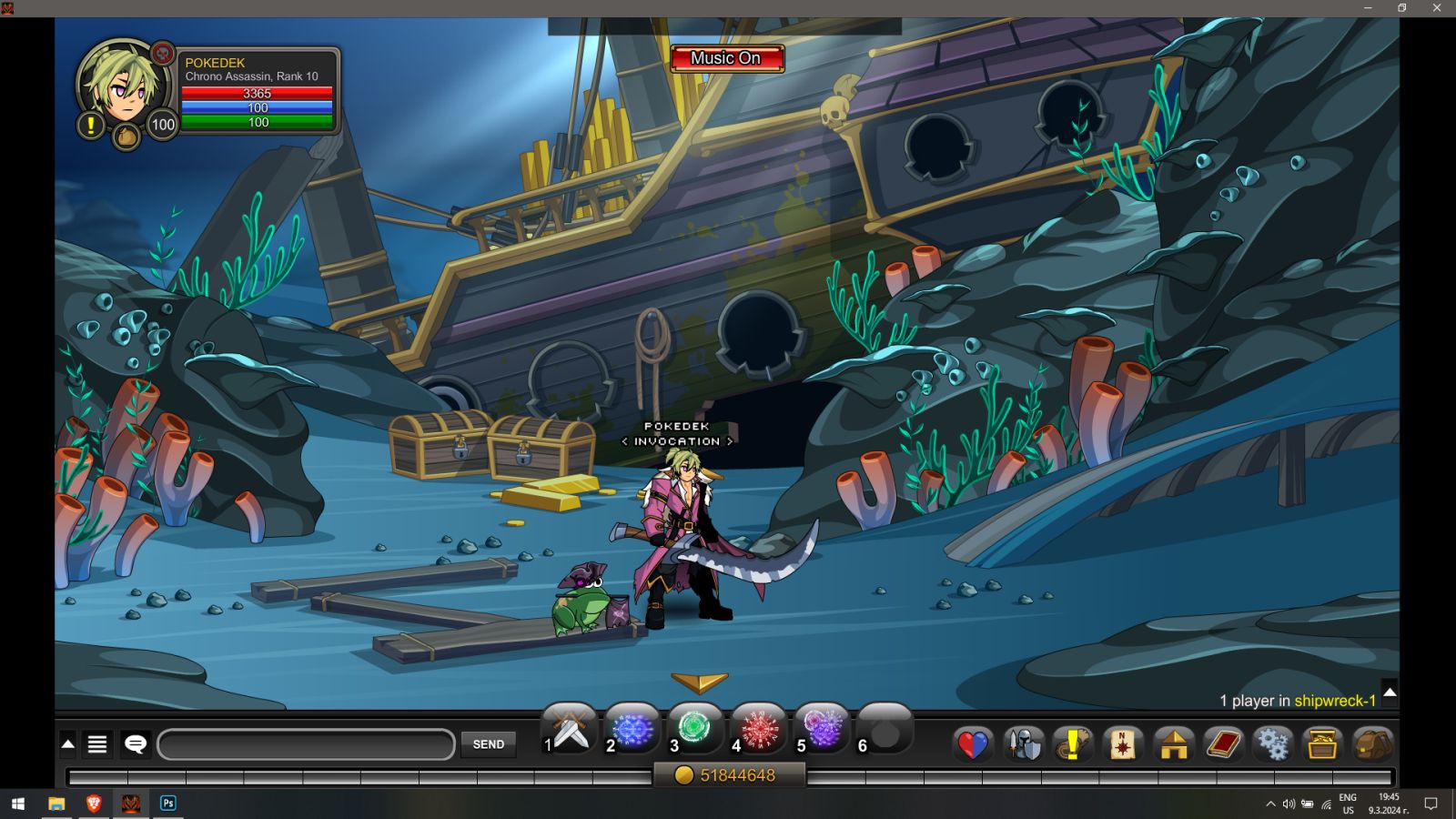This screenshot has width=1456, height=819.
Task: Go to your house via house icon
Action: (x=1174, y=744)
